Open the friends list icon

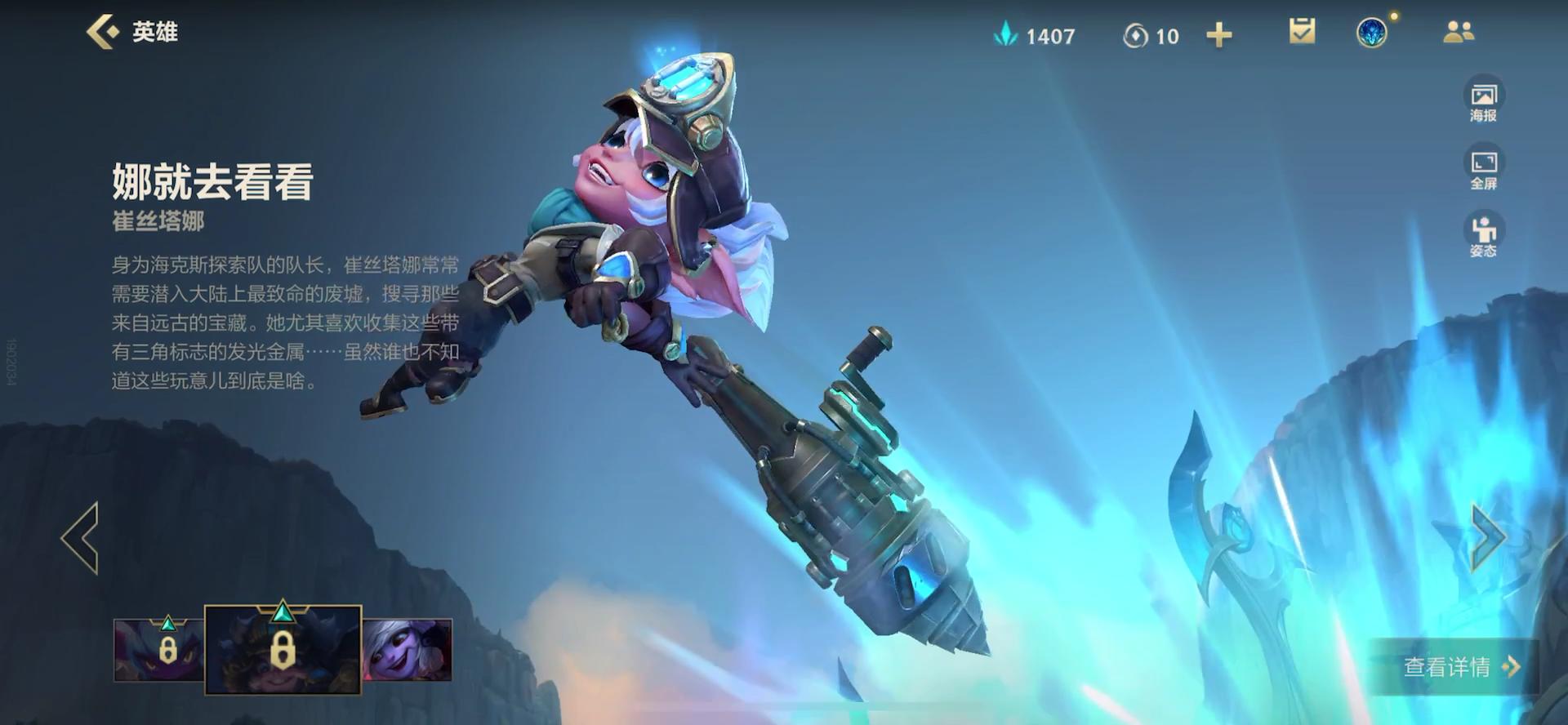pyautogui.click(x=1459, y=33)
